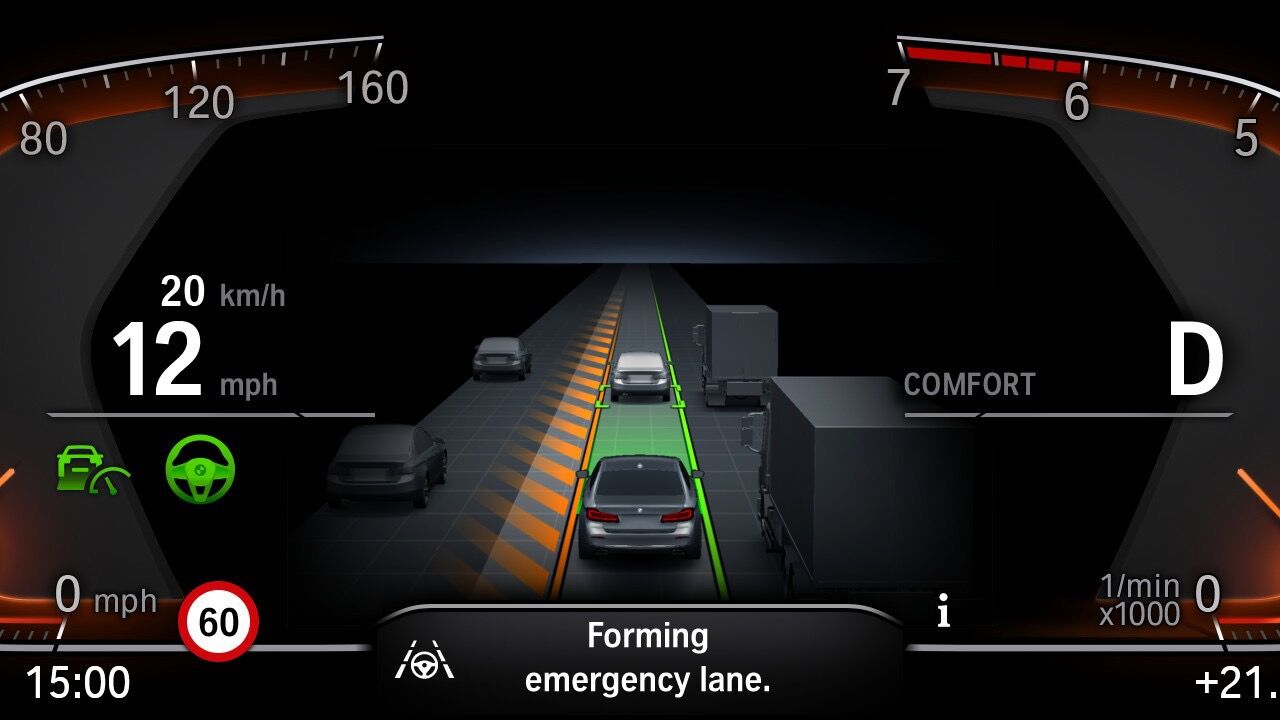Screen dimensions: 1280x720
Task: Select the "Forming emergency lane." message
Action: pos(647,658)
